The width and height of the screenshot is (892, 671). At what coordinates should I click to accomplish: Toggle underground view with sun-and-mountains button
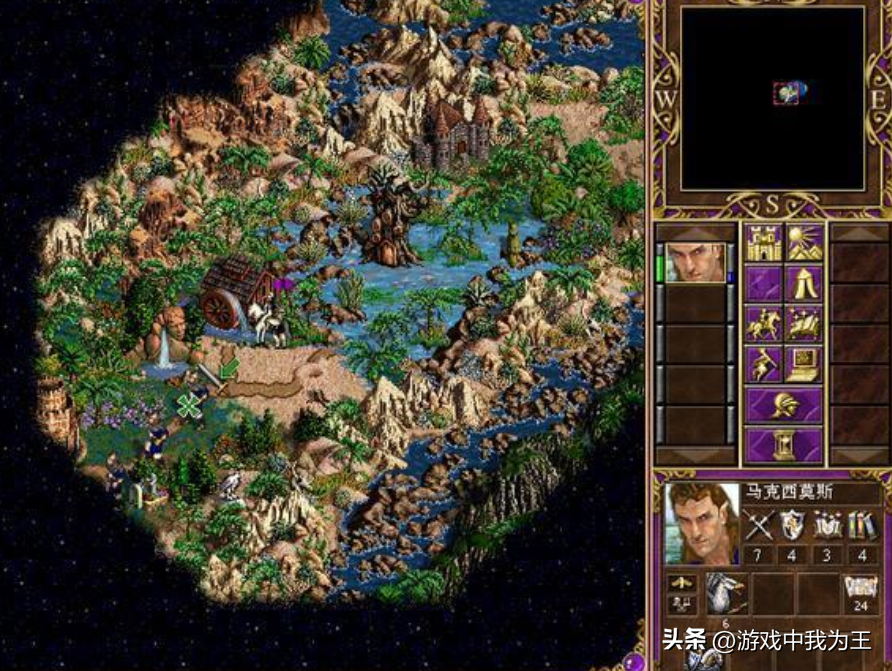pos(804,242)
